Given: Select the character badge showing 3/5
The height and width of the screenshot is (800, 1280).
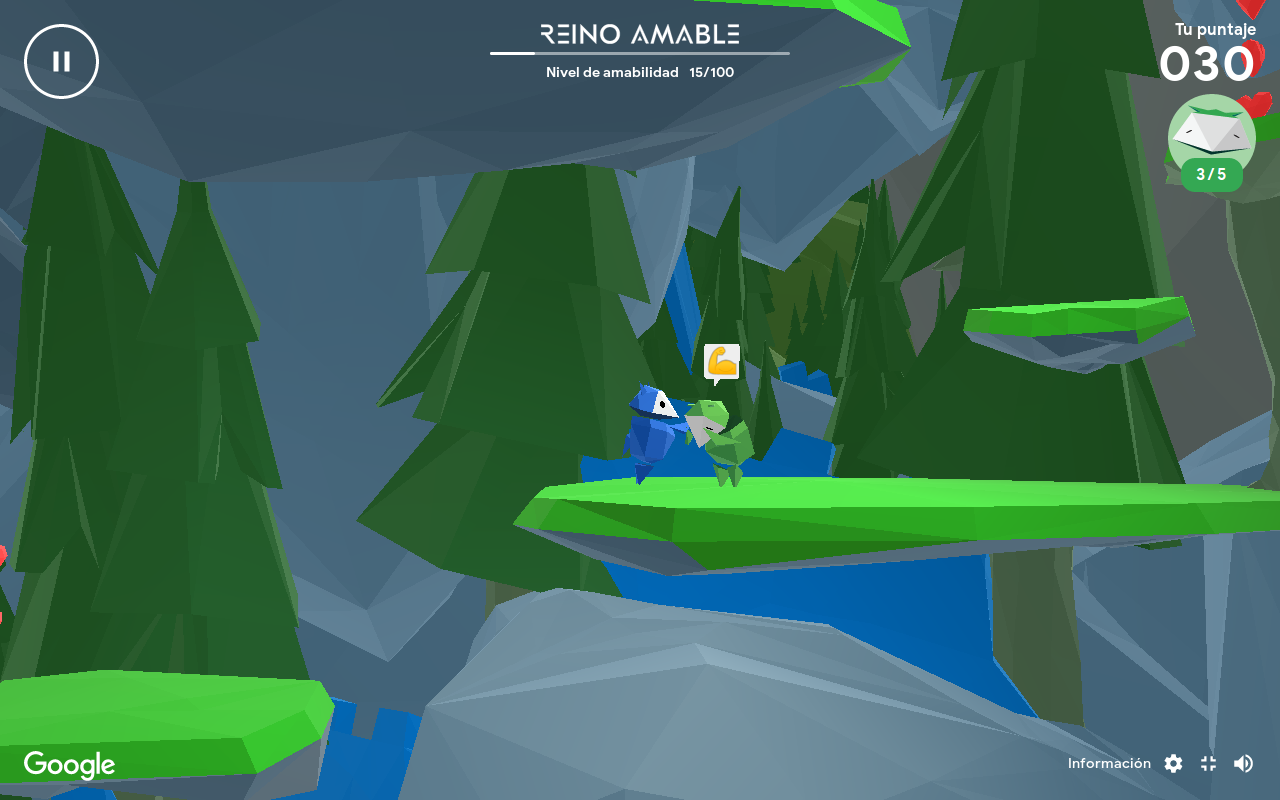Looking at the screenshot, I should coord(1211,145).
